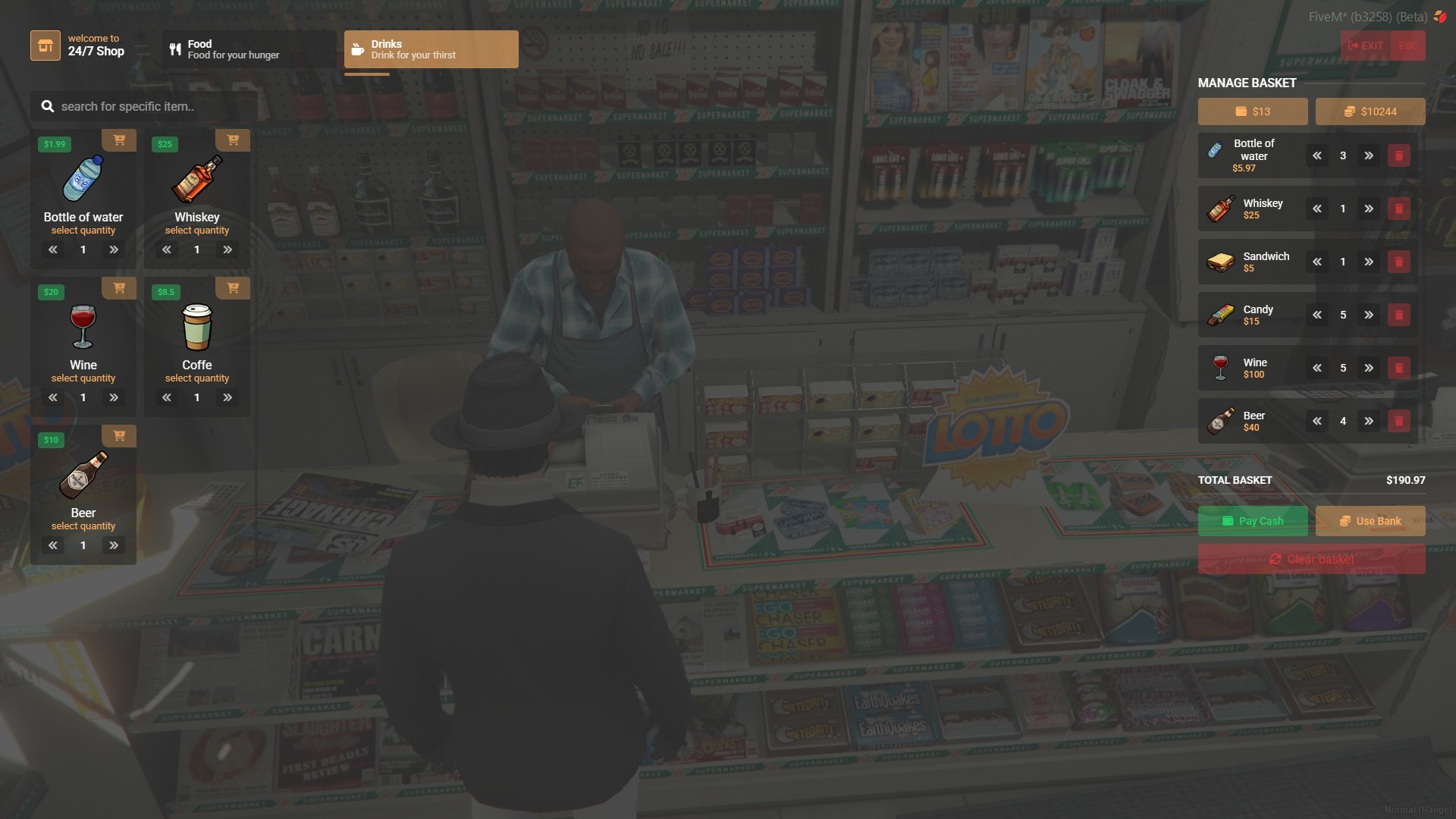Remove Sandwich using its trash icon
Viewport: 1456px width, 819px height.
(x=1399, y=262)
